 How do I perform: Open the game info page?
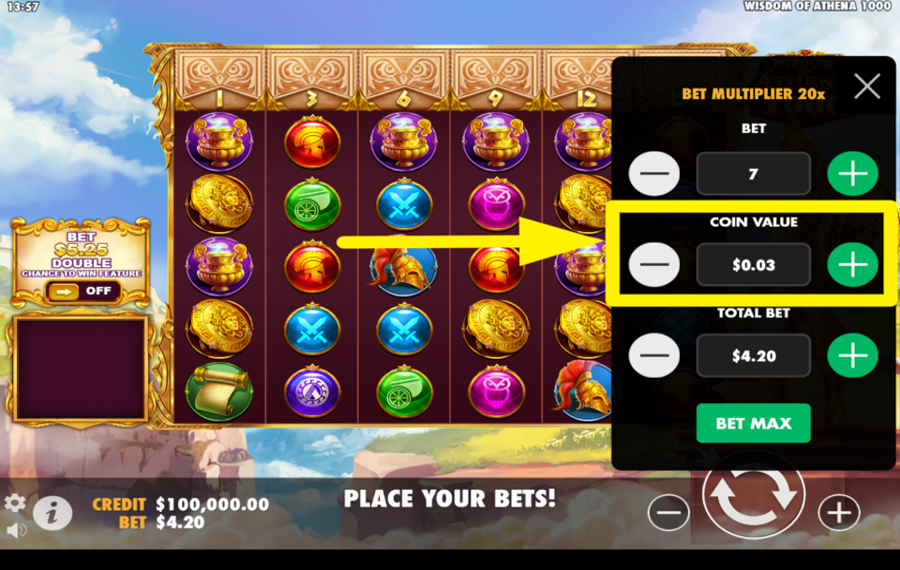coord(52,513)
